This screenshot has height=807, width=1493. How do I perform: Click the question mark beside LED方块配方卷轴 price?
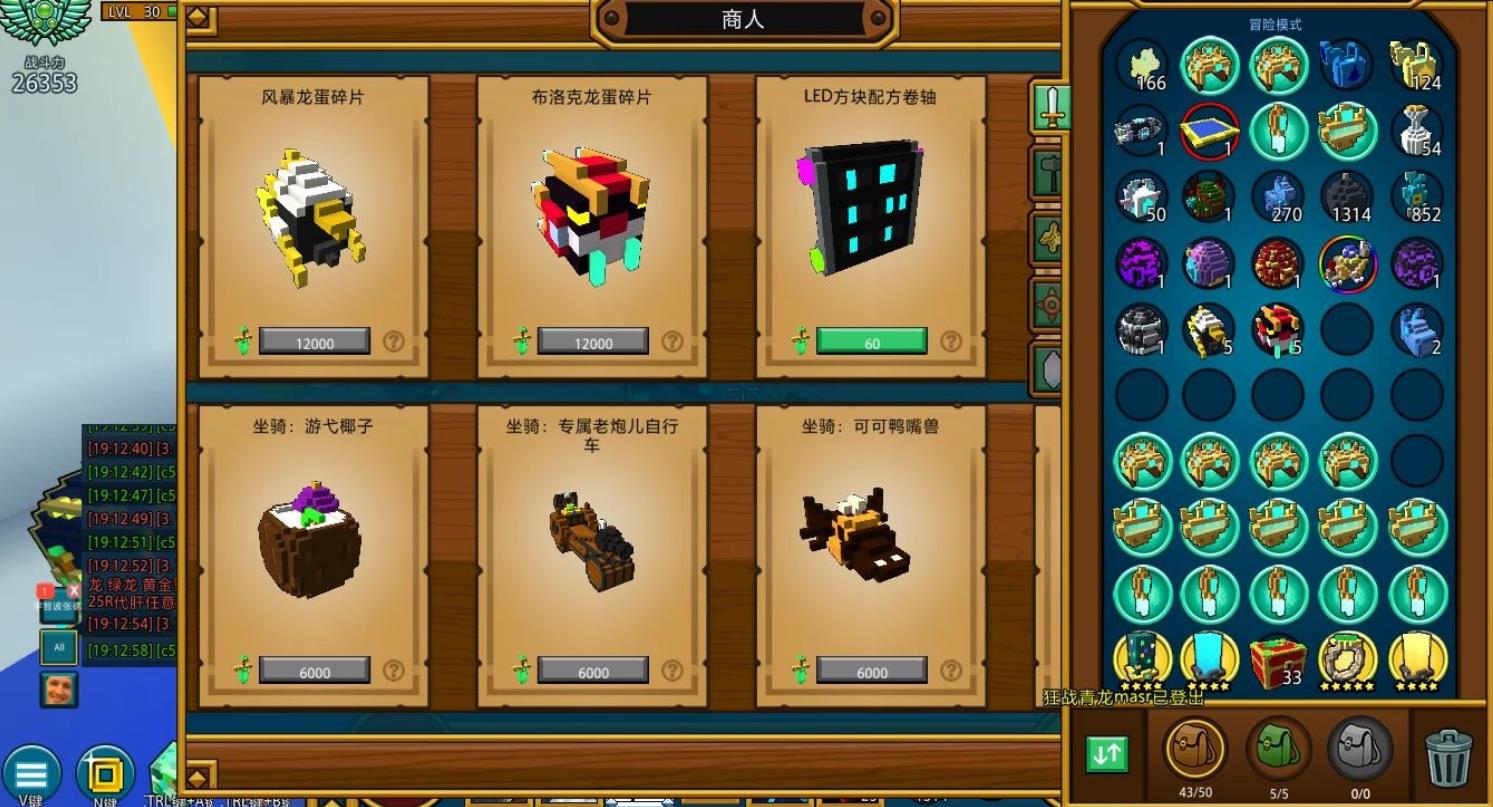click(949, 342)
